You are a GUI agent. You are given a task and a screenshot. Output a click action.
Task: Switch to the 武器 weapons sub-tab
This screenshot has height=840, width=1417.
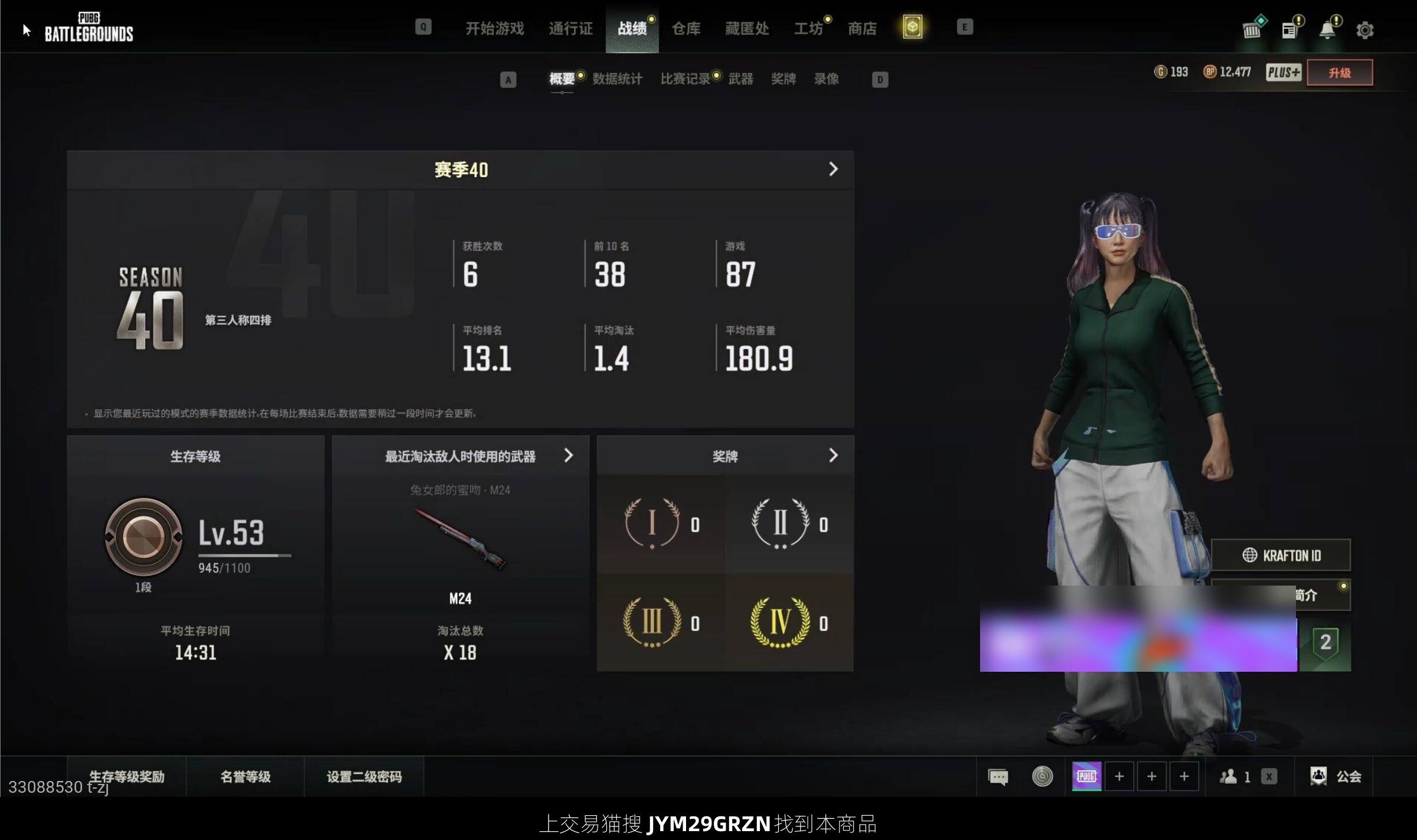point(740,79)
